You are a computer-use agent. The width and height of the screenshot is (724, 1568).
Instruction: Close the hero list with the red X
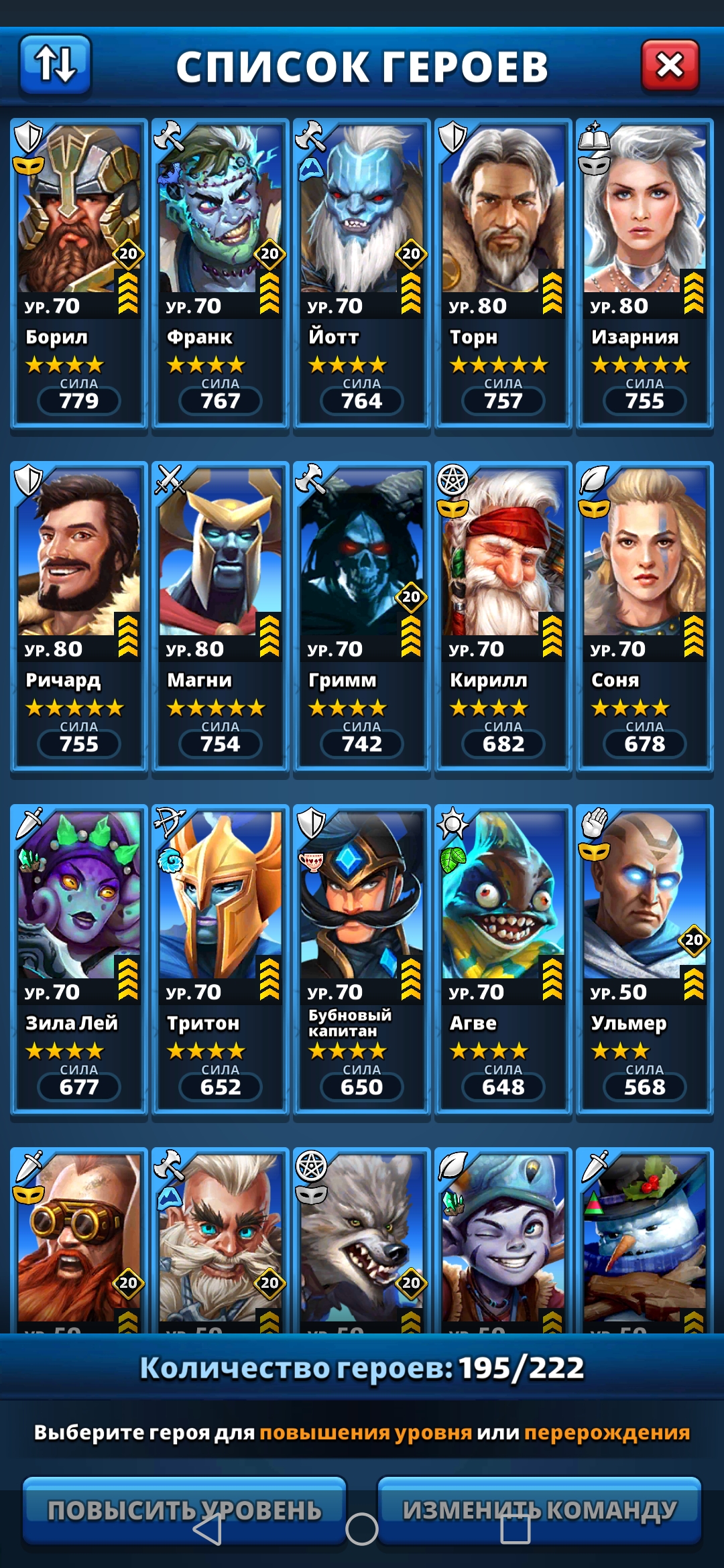coord(670,66)
